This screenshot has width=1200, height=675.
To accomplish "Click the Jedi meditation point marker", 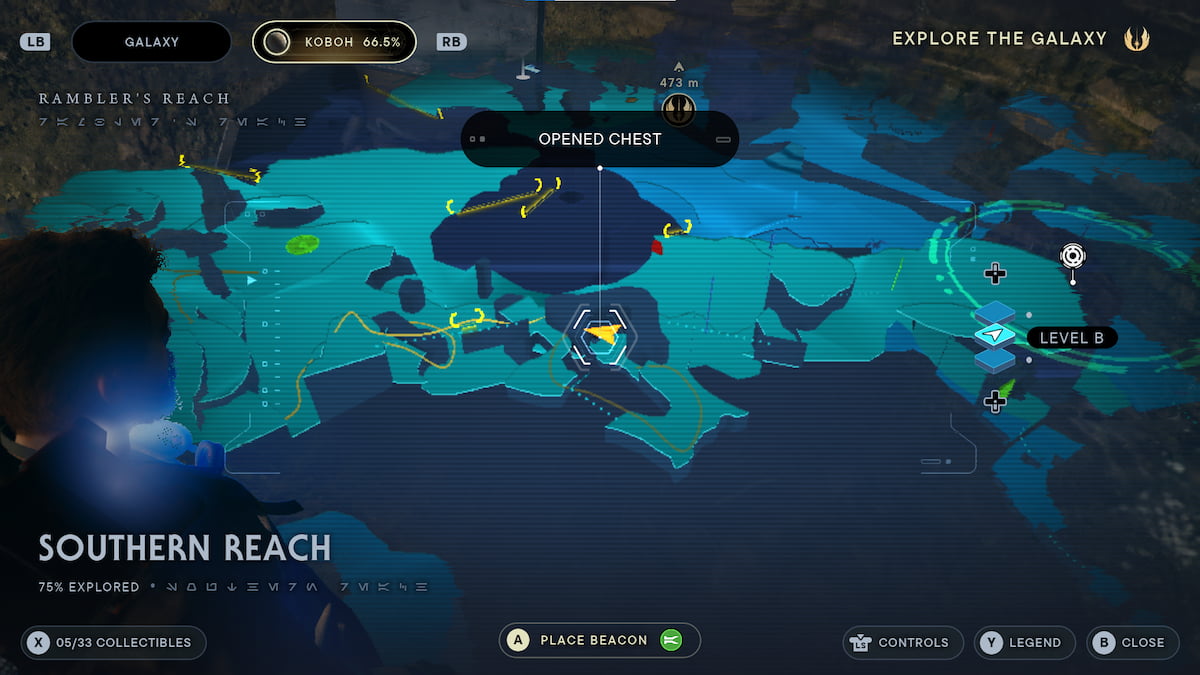I will (x=679, y=109).
